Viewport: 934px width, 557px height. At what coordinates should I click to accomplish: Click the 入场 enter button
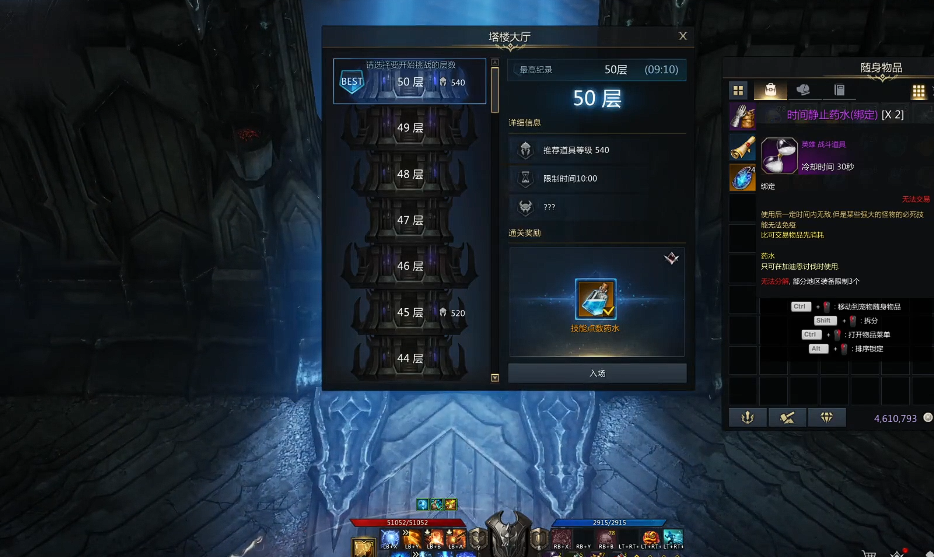(x=597, y=373)
